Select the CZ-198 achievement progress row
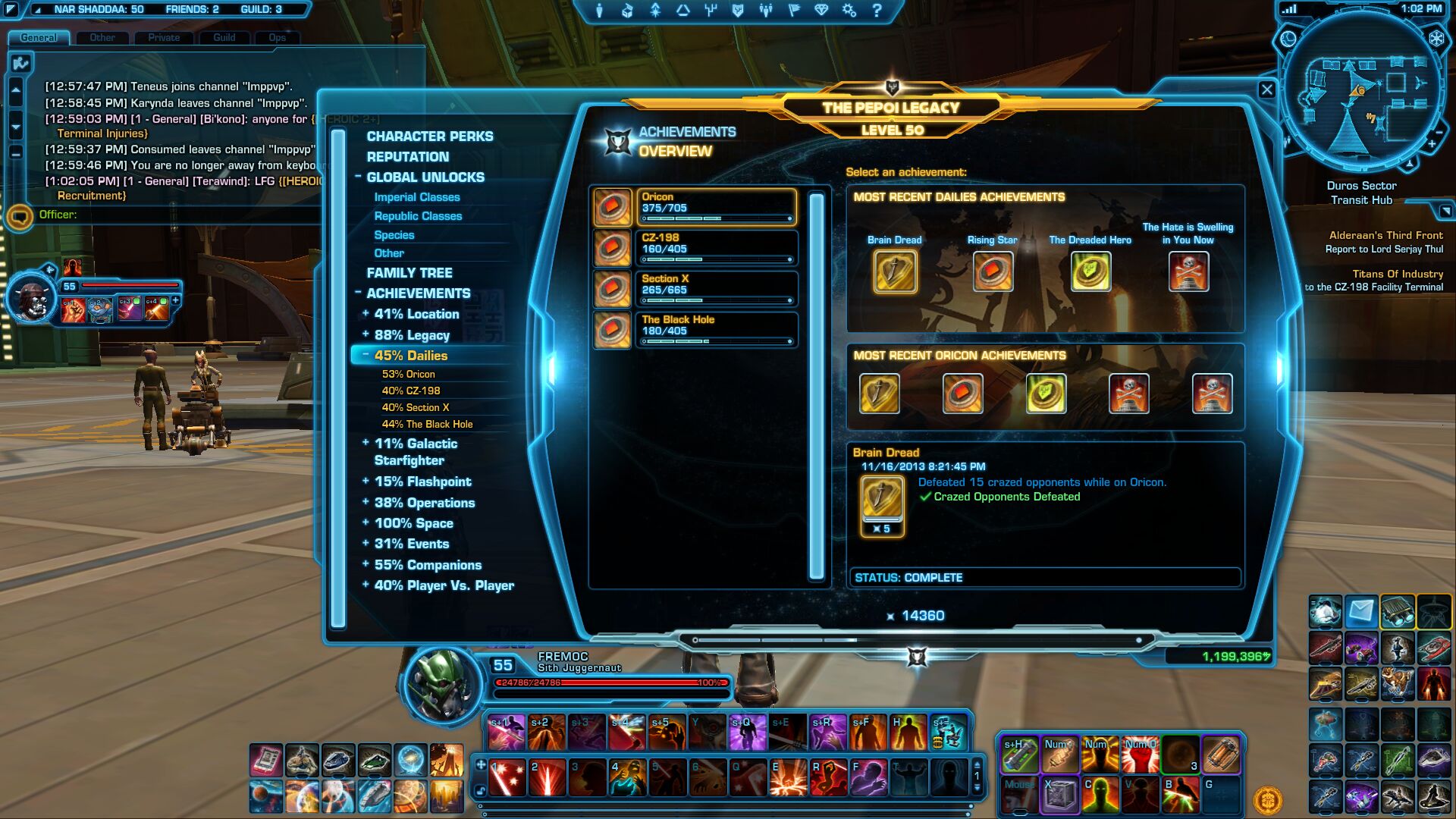The width and height of the screenshot is (1456, 819). [x=716, y=248]
